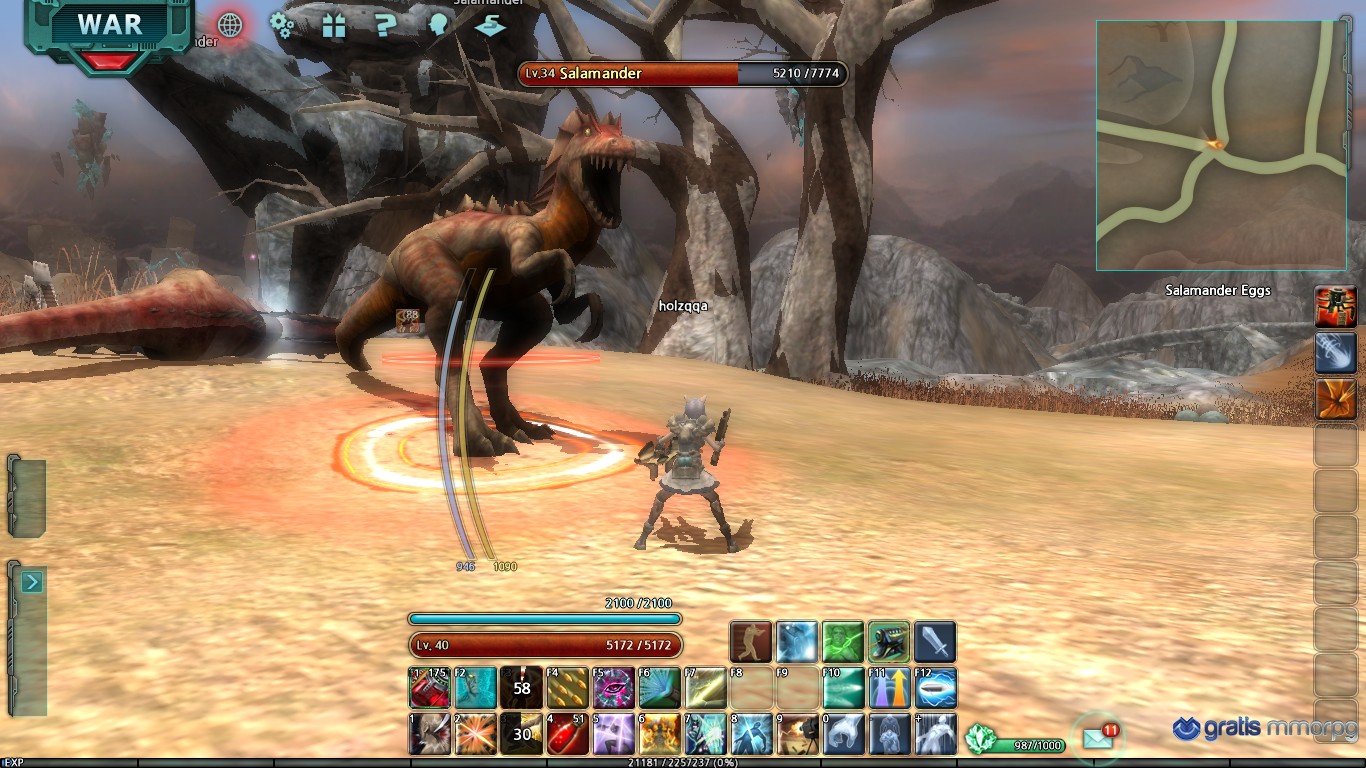The image size is (1366, 768).
Task: Activate the F12 electric bullet skill
Action: 935,688
